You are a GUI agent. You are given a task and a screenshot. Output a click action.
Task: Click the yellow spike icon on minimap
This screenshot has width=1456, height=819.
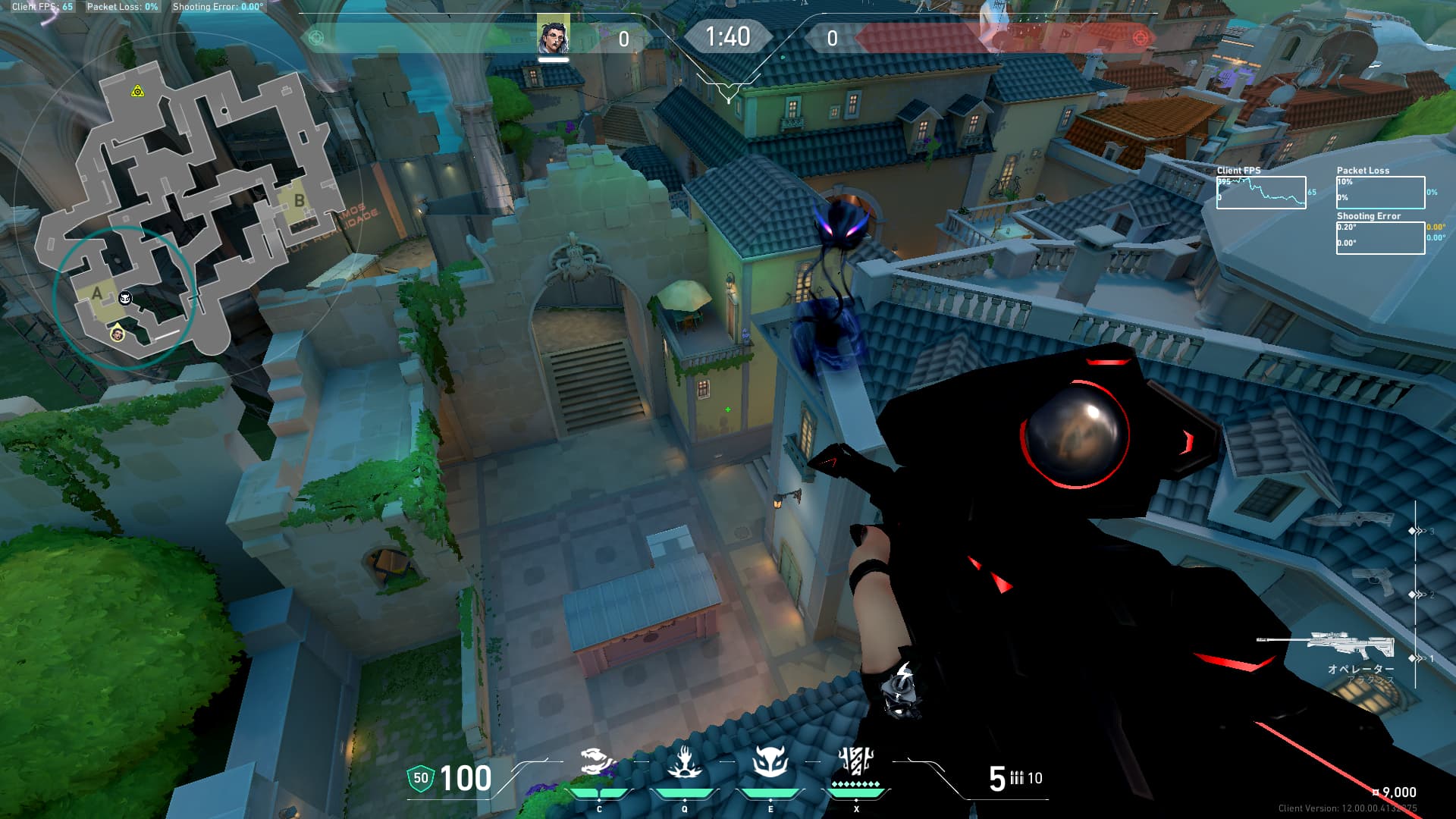click(137, 92)
